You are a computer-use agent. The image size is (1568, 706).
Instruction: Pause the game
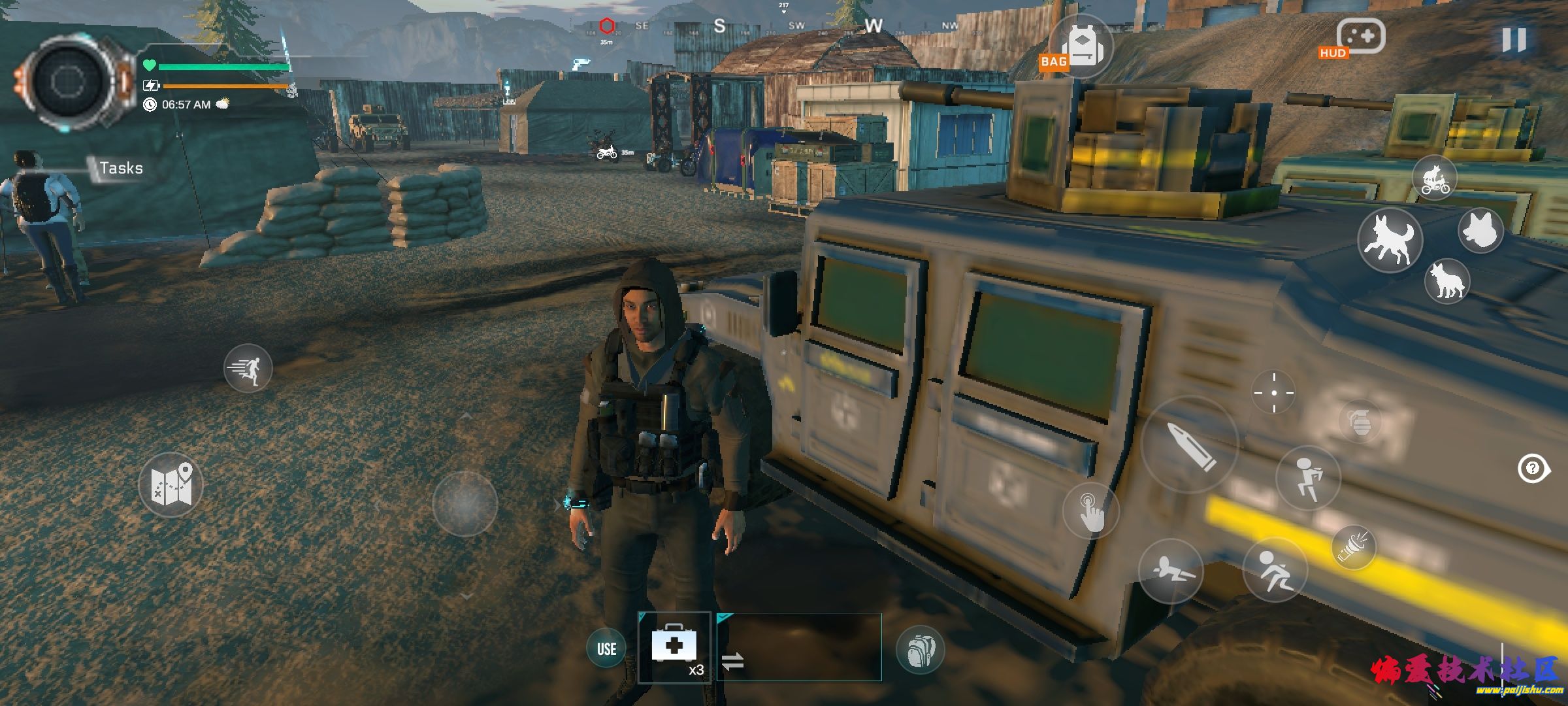click(x=1513, y=41)
